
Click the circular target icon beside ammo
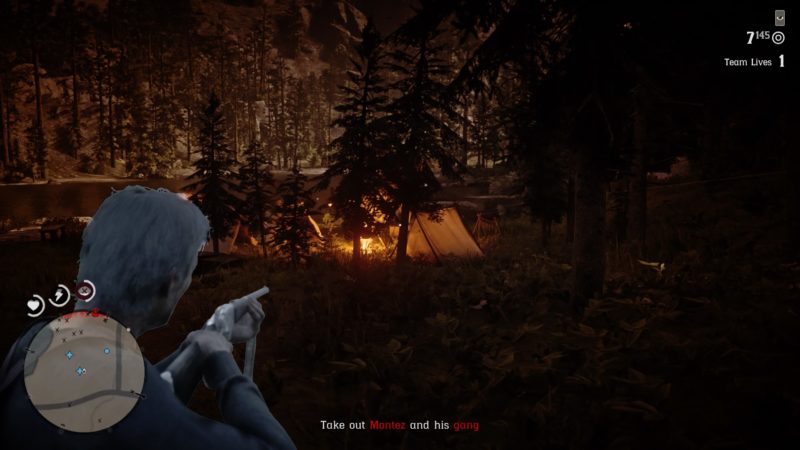click(779, 38)
